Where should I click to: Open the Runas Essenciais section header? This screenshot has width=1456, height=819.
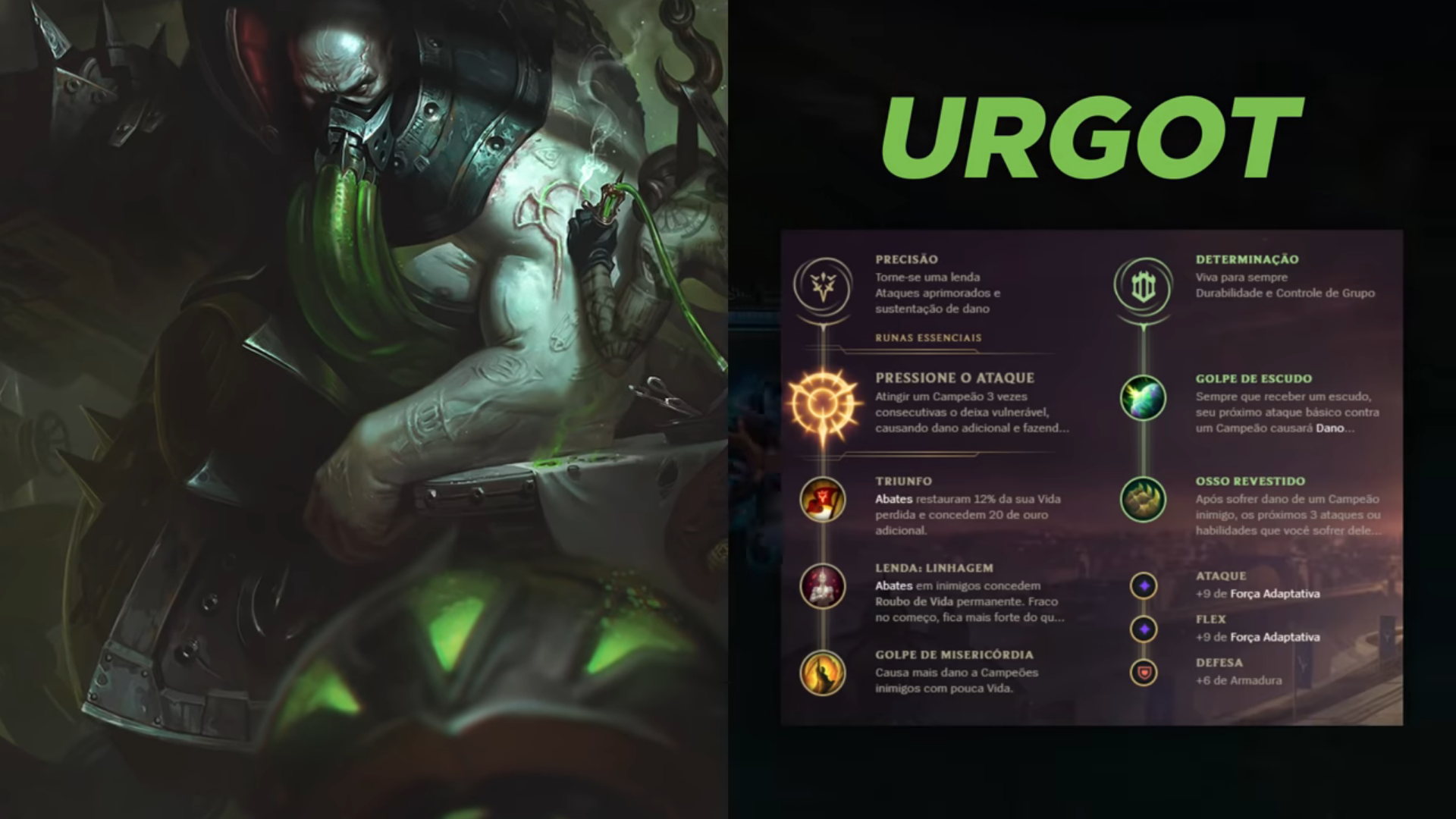(x=927, y=339)
